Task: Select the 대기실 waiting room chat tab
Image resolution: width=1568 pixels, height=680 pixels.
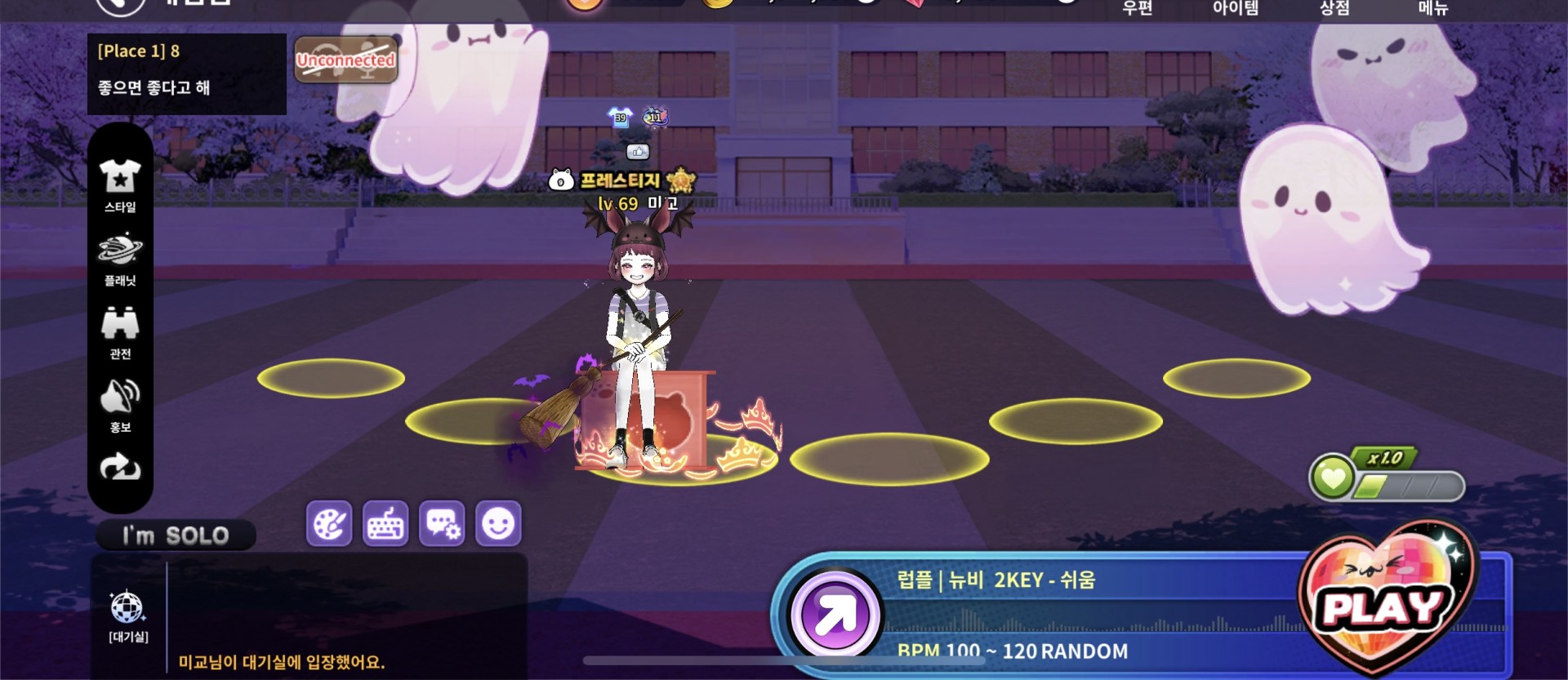Action: click(x=128, y=616)
